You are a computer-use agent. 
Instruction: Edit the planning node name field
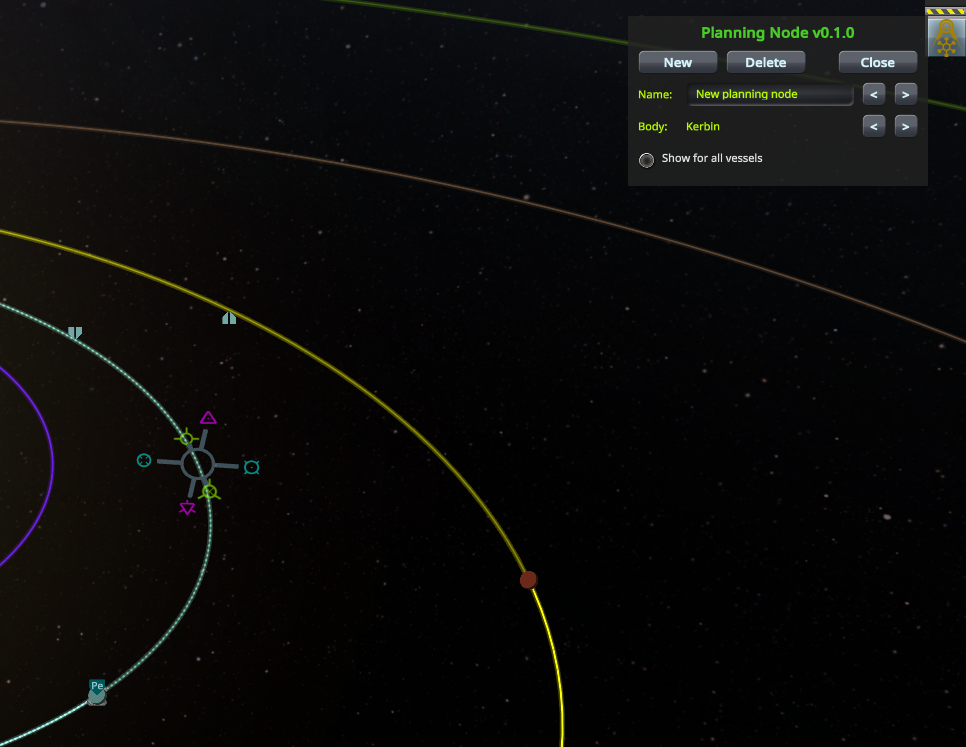coord(770,95)
